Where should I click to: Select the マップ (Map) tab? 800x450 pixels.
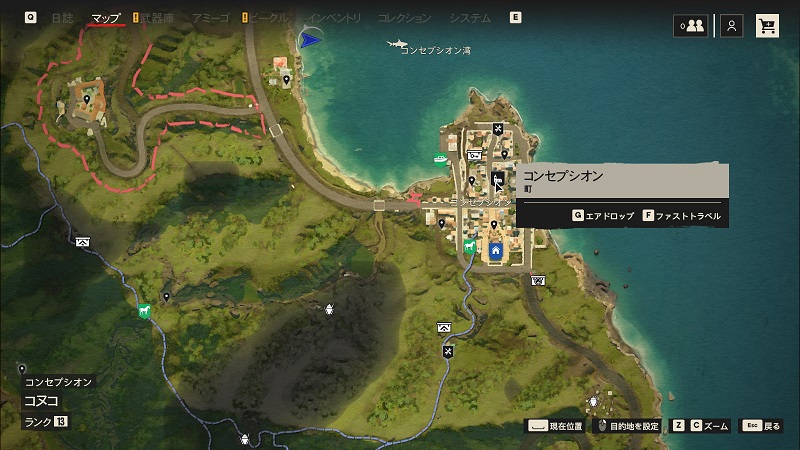coord(105,18)
